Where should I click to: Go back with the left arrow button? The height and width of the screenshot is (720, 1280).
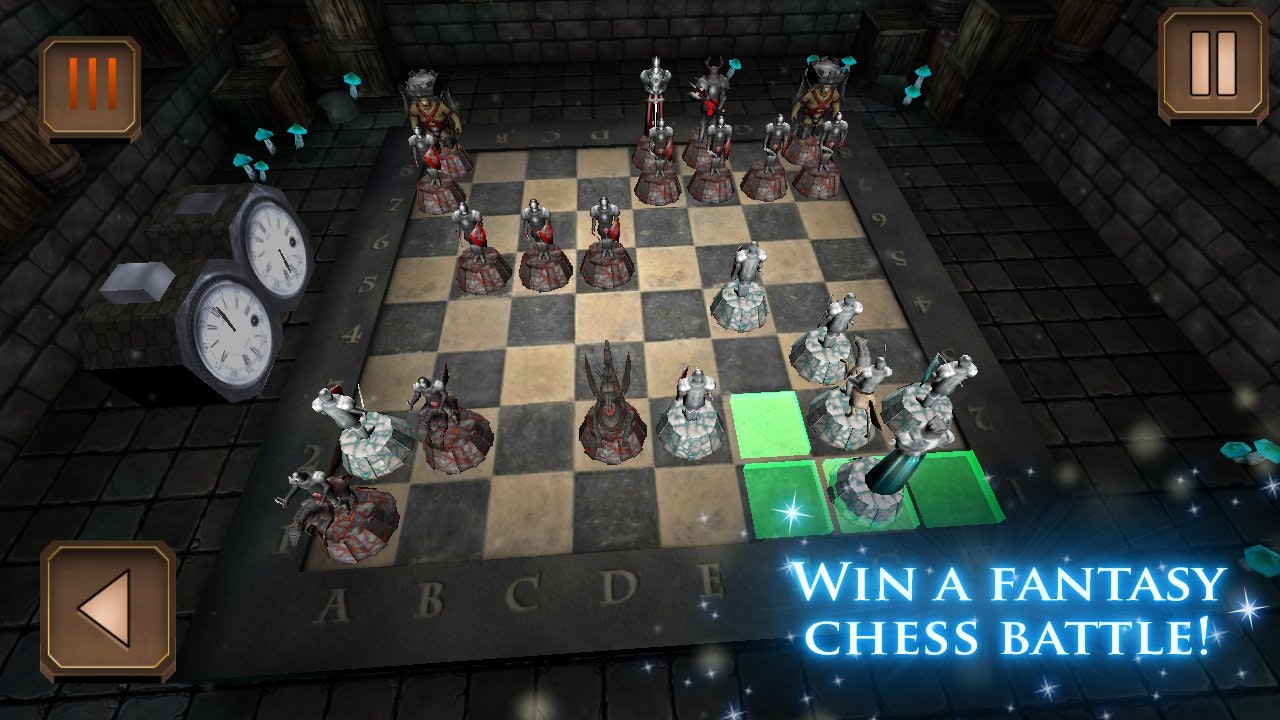point(107,608)
